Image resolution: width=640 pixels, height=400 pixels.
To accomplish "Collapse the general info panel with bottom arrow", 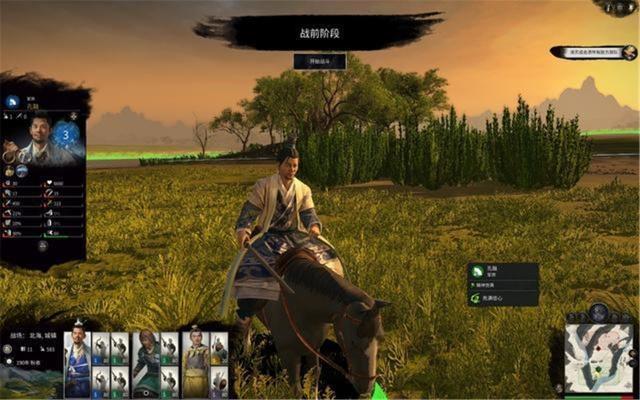I will (42, 245).
